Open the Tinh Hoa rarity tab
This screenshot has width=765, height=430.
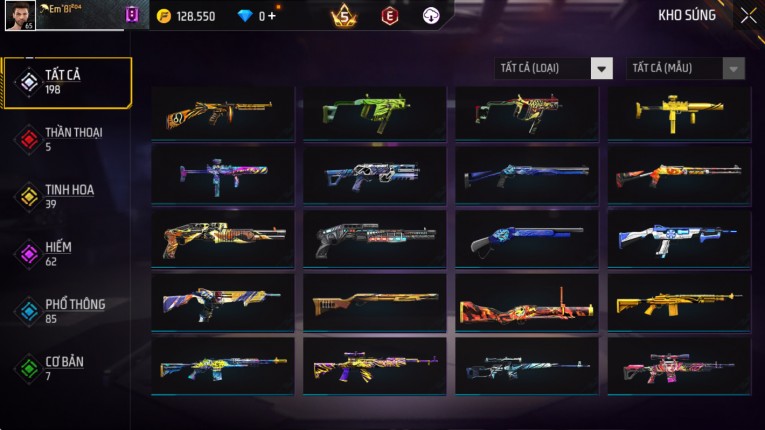point(67,196)
